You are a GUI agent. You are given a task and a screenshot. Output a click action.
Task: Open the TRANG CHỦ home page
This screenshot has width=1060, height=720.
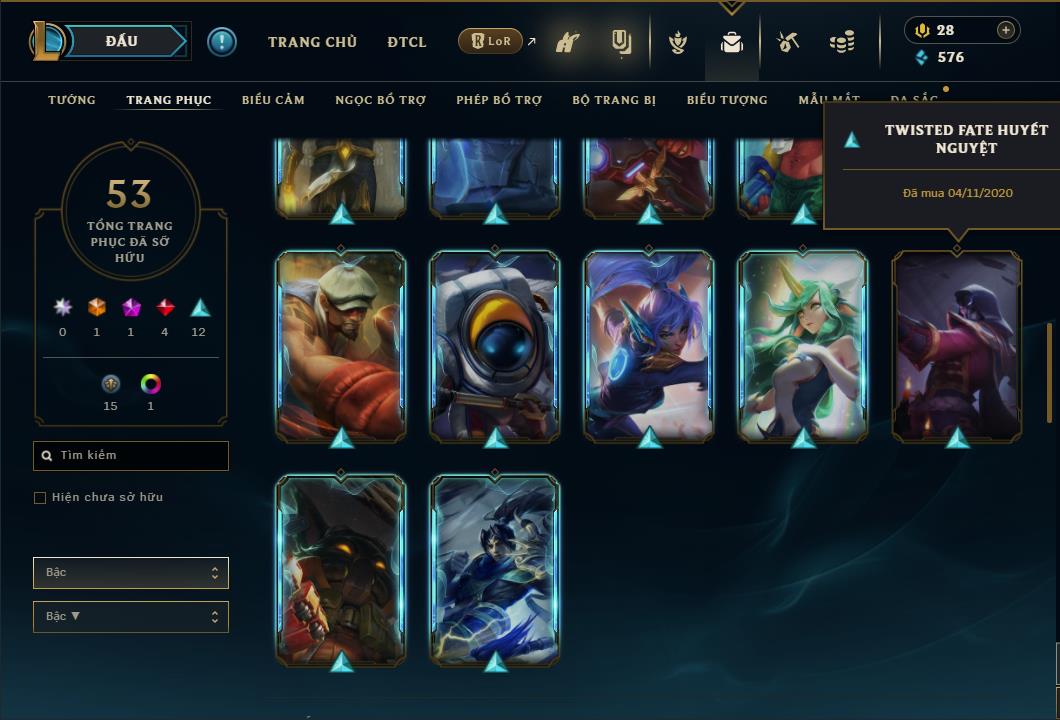[312, 42]
